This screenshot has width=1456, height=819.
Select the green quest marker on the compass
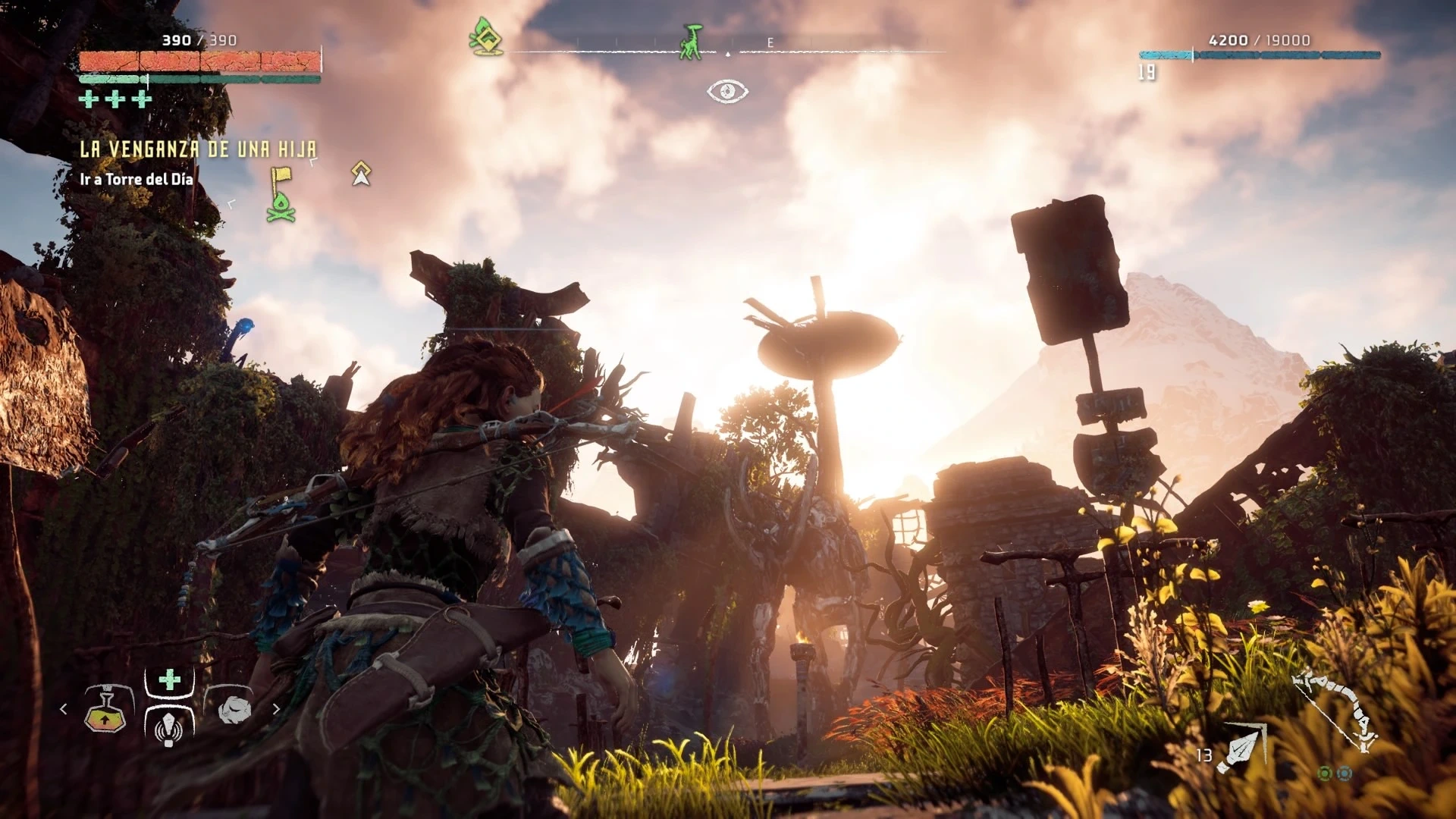(x=485, y=36)
